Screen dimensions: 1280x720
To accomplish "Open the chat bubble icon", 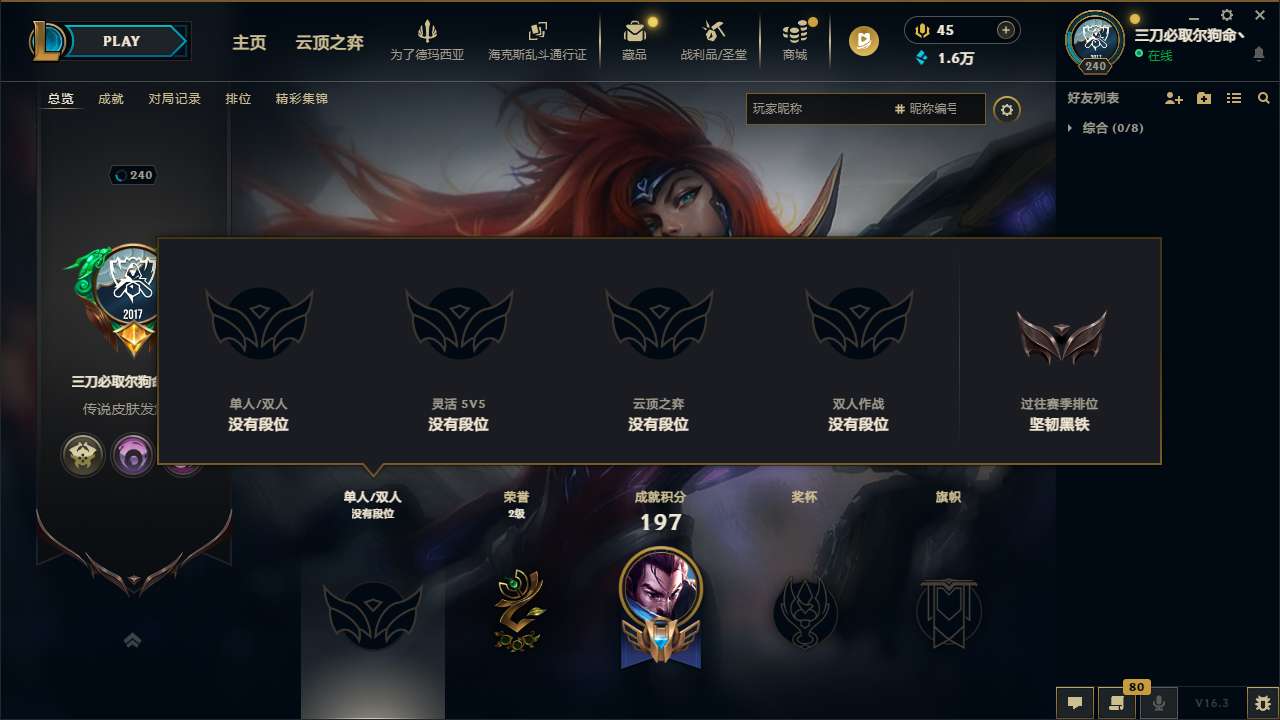I will coord(1075,703).
